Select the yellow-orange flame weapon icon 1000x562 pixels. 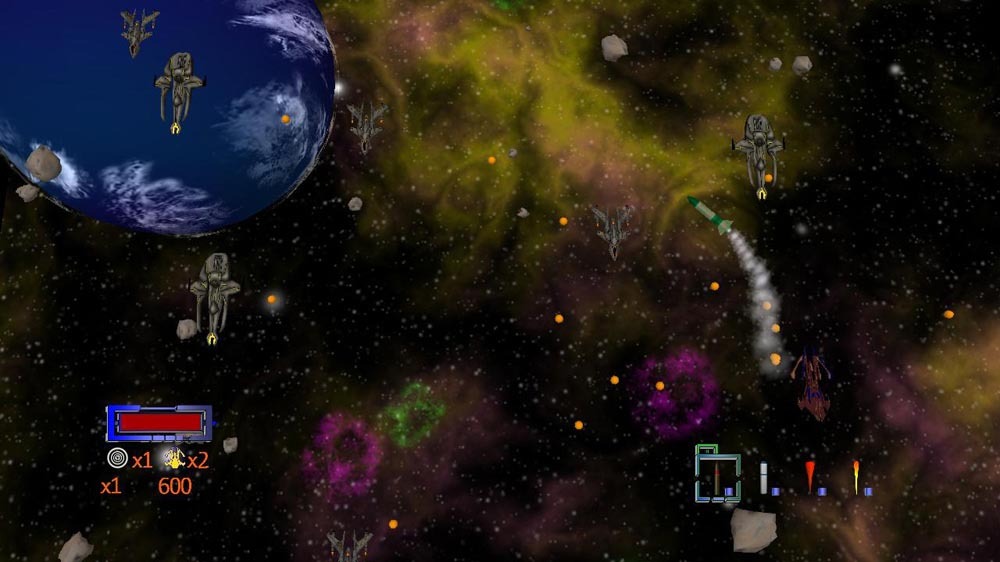(x=856, y=477)
